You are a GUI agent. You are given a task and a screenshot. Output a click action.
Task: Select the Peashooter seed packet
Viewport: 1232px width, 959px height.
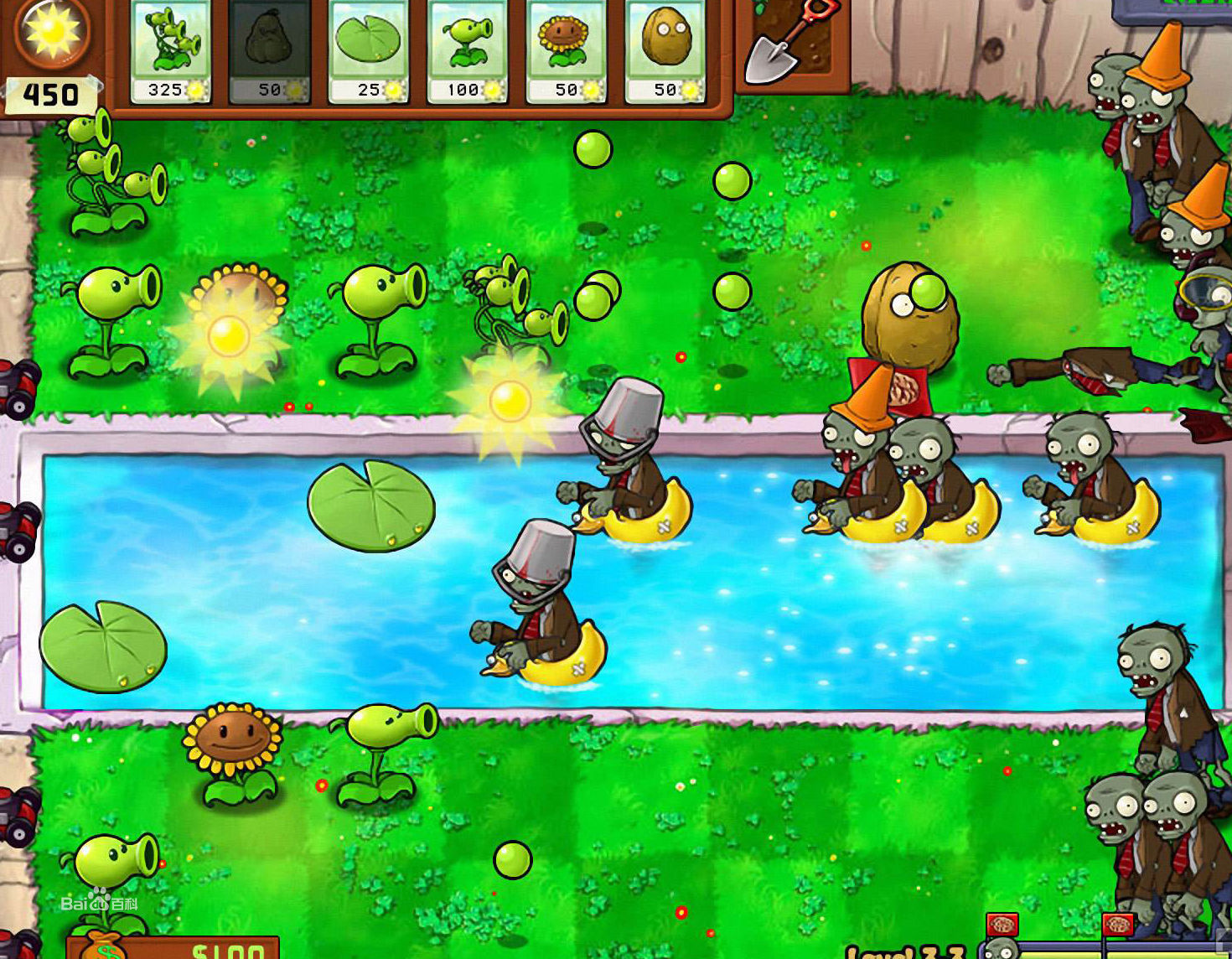(468, 52)
